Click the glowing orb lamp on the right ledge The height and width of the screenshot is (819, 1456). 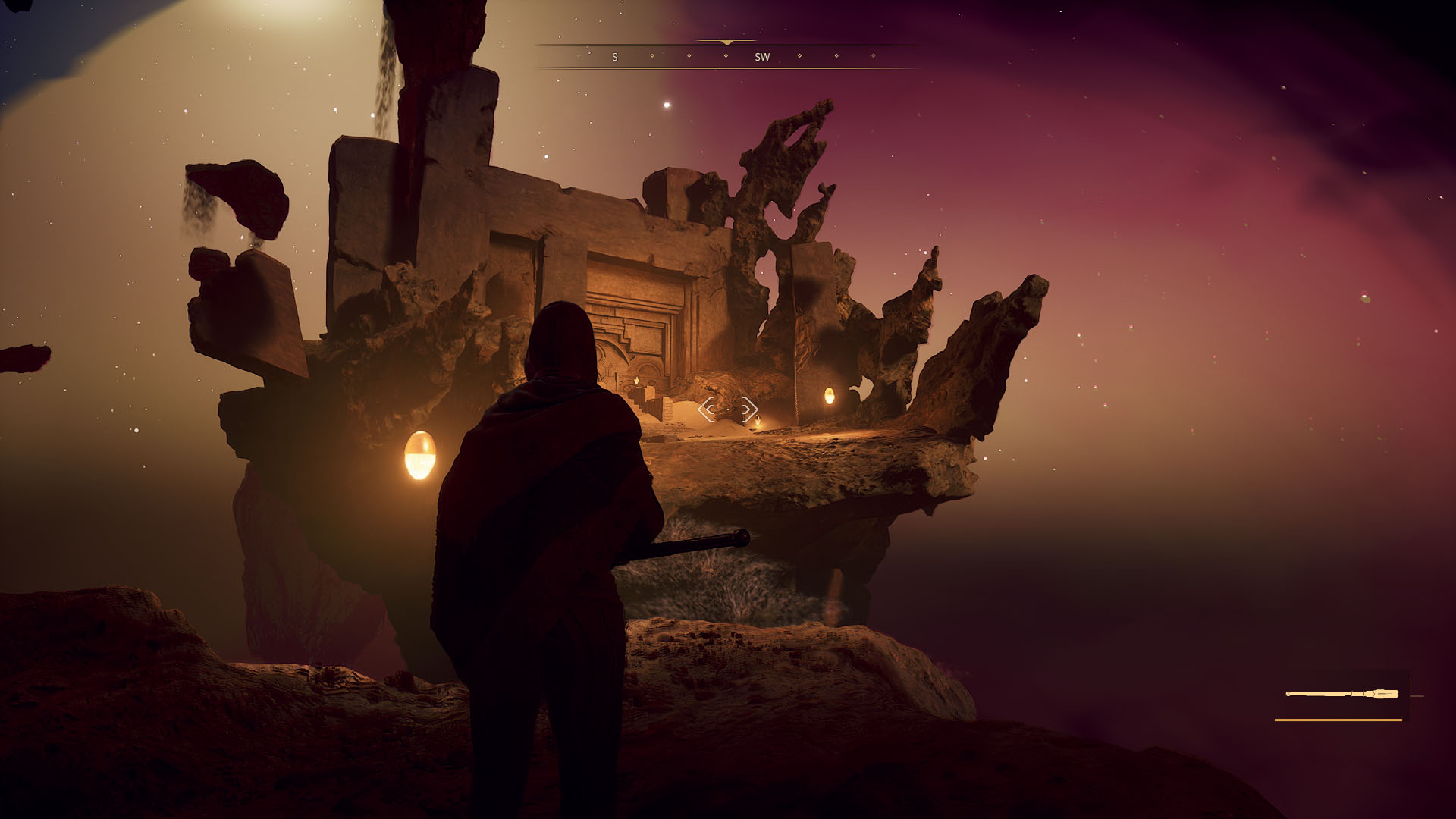[831, 395]
